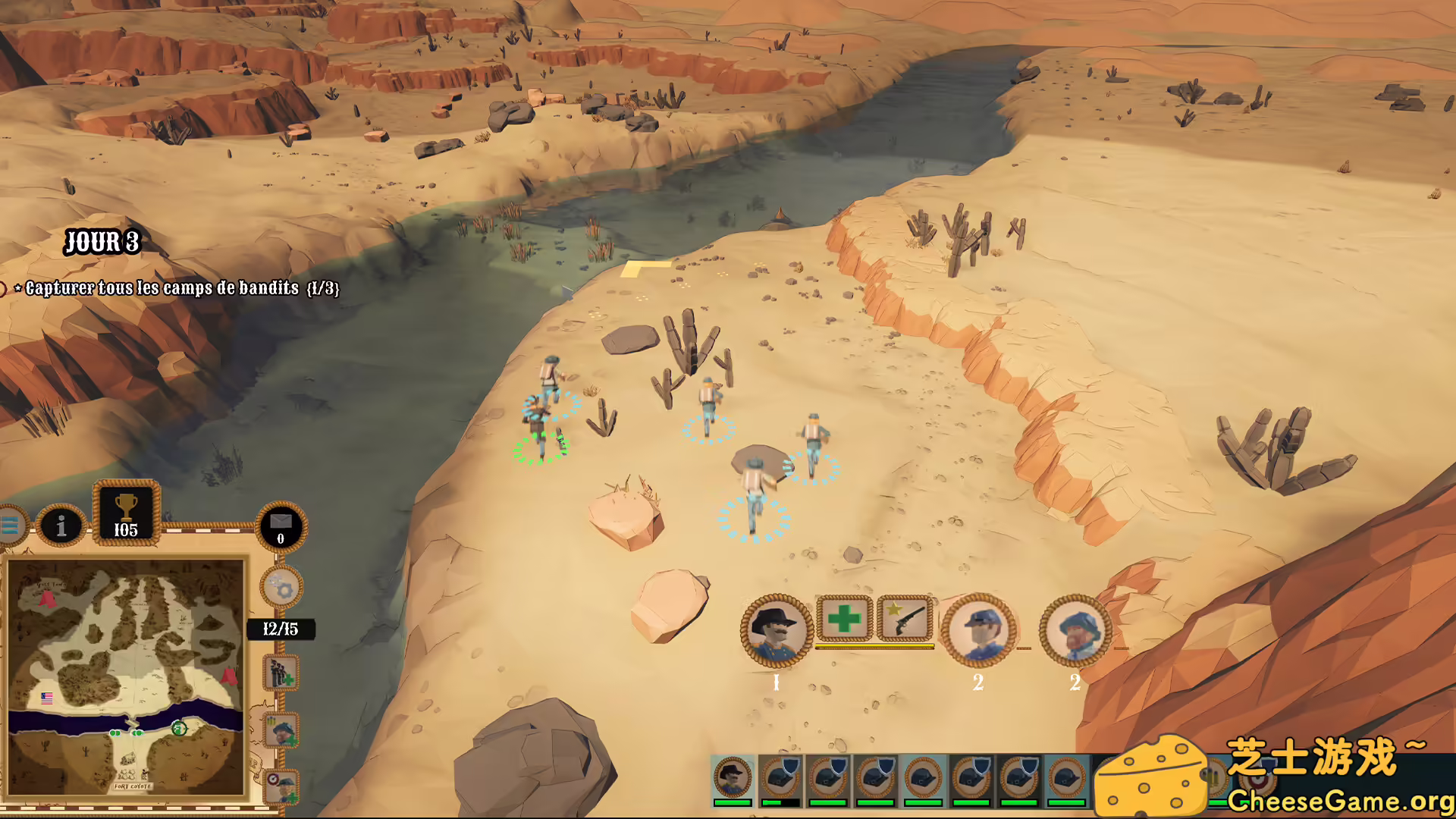The height and width of the screenshot is (819, 1456).
Task: Add a bearded veteran soldier unit
Action: click(x=281, y=731)
